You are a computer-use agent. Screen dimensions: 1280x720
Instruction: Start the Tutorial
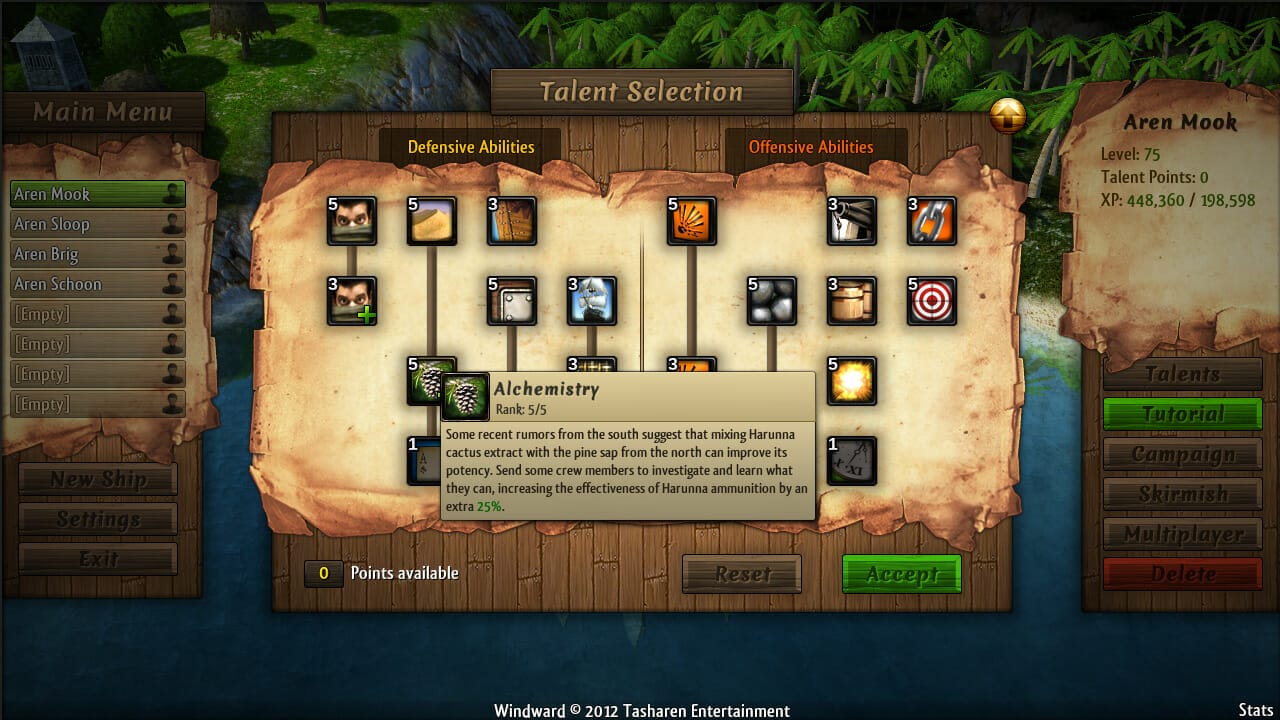click(x=1182, y=414)
